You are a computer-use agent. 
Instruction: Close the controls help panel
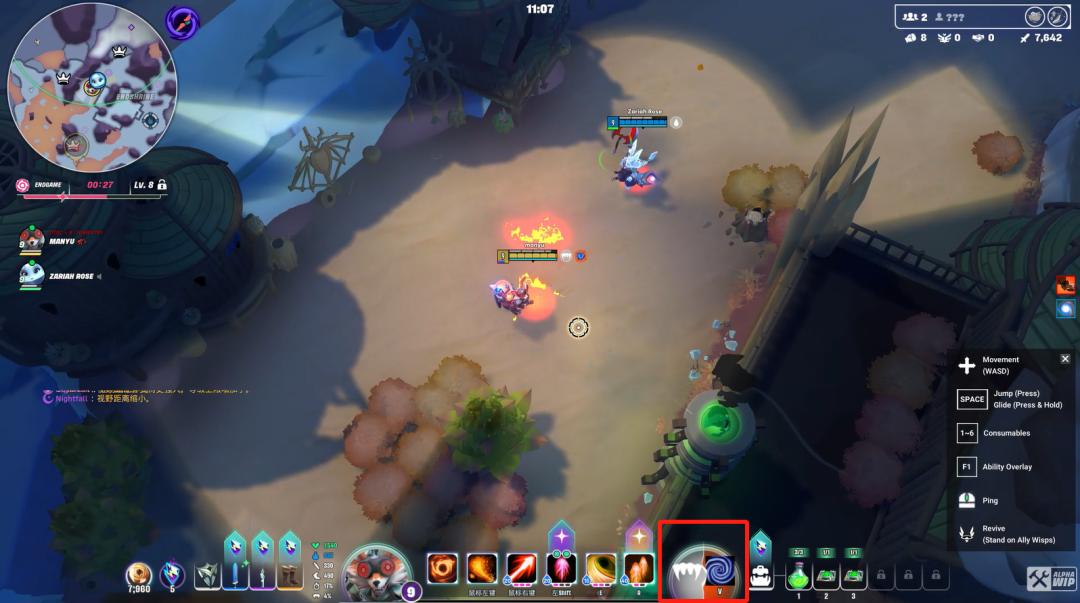[x=1065, y=359]
